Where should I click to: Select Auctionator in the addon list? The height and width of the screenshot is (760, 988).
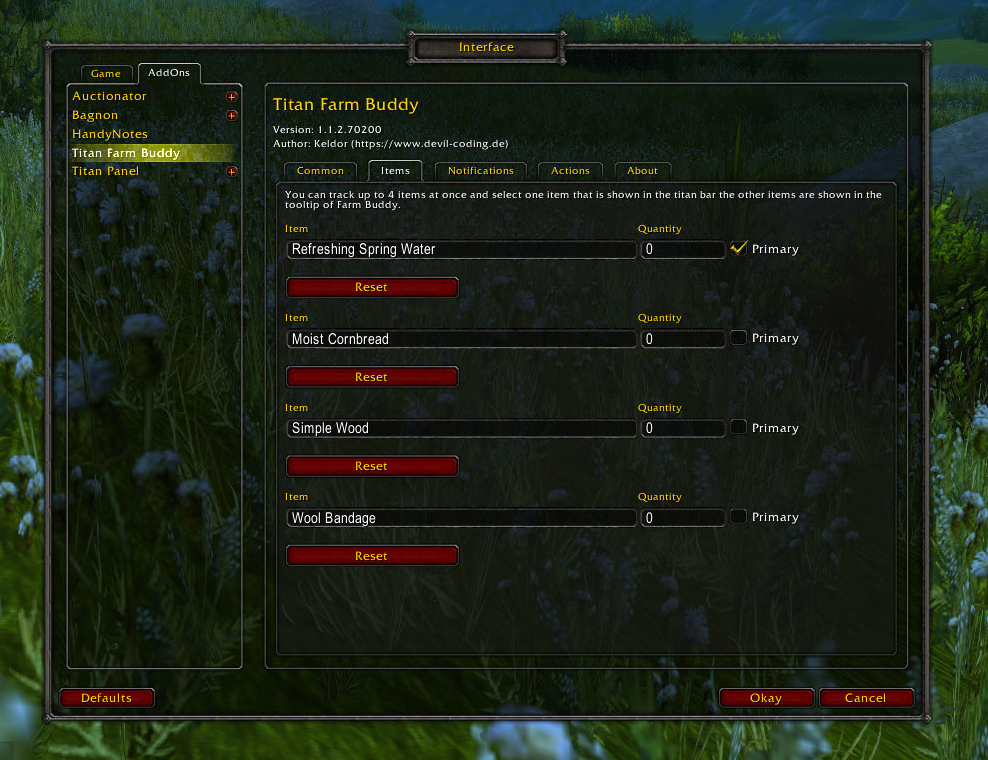point(110,96)
